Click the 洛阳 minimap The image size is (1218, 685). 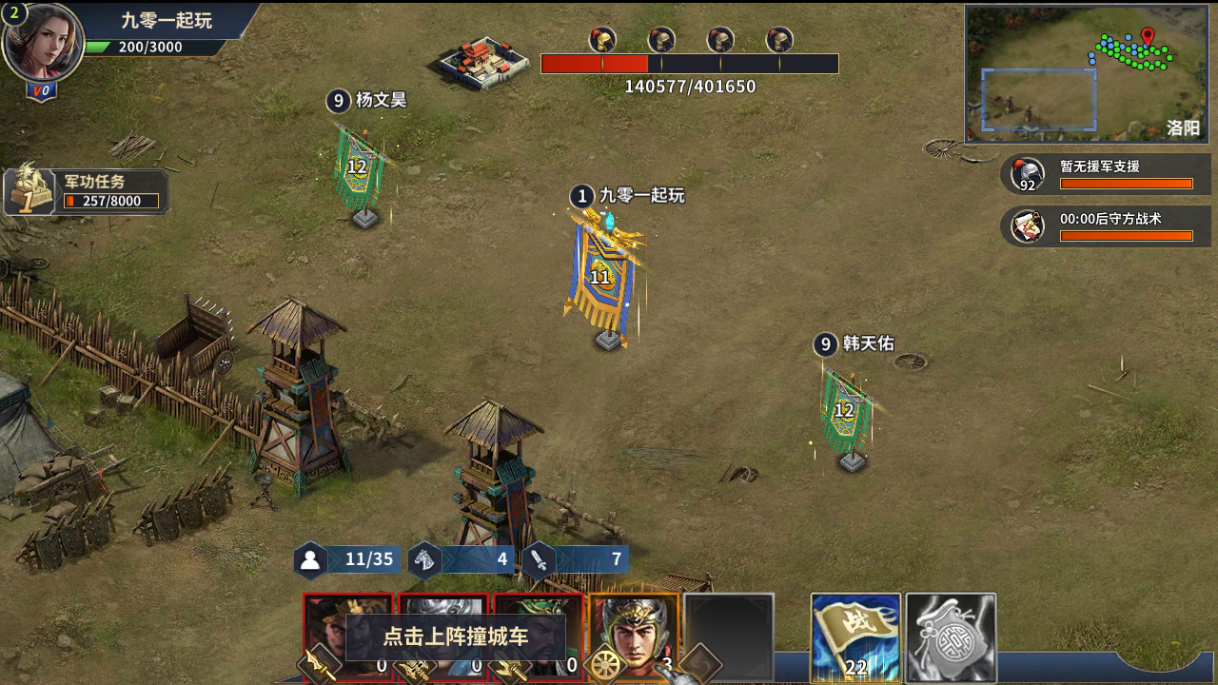point(1085,74)
